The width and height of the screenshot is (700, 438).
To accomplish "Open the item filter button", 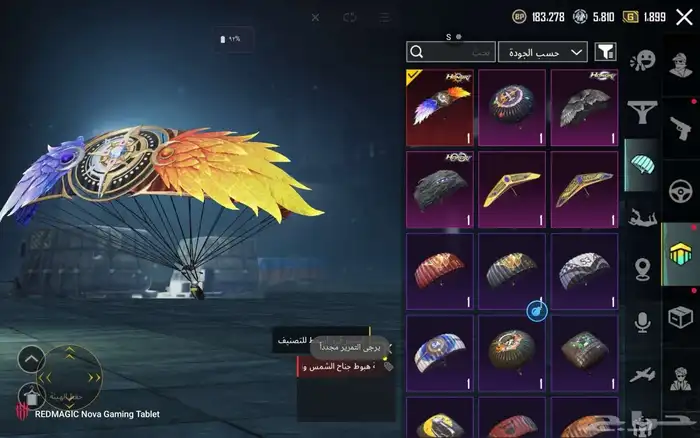I will coord(605,51).
